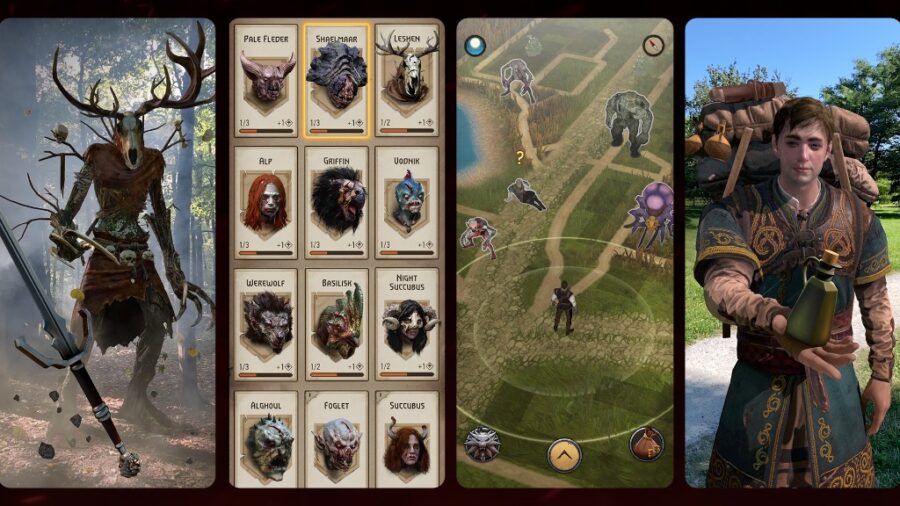Select the Succubus card in the bottom row
This screenshot has width=900, height=506.
pyautogui.click(x=407, y=438)
